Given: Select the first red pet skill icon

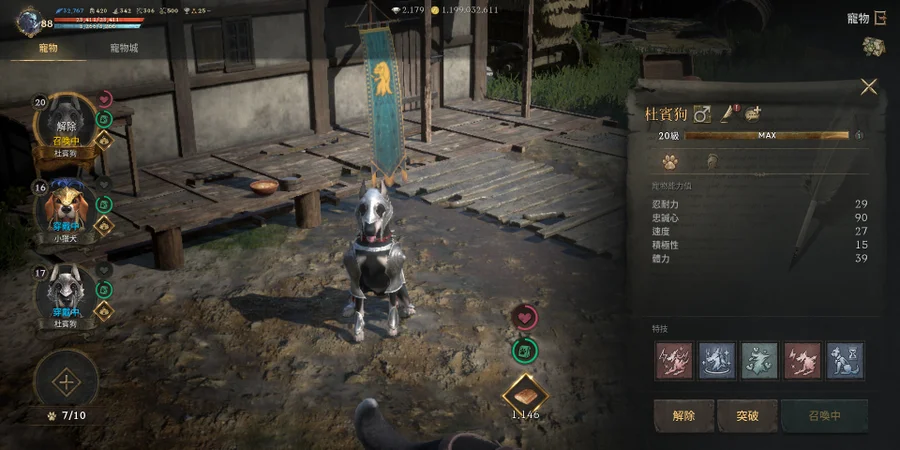Looking at the screenshot, I should (x=673, y=360).
